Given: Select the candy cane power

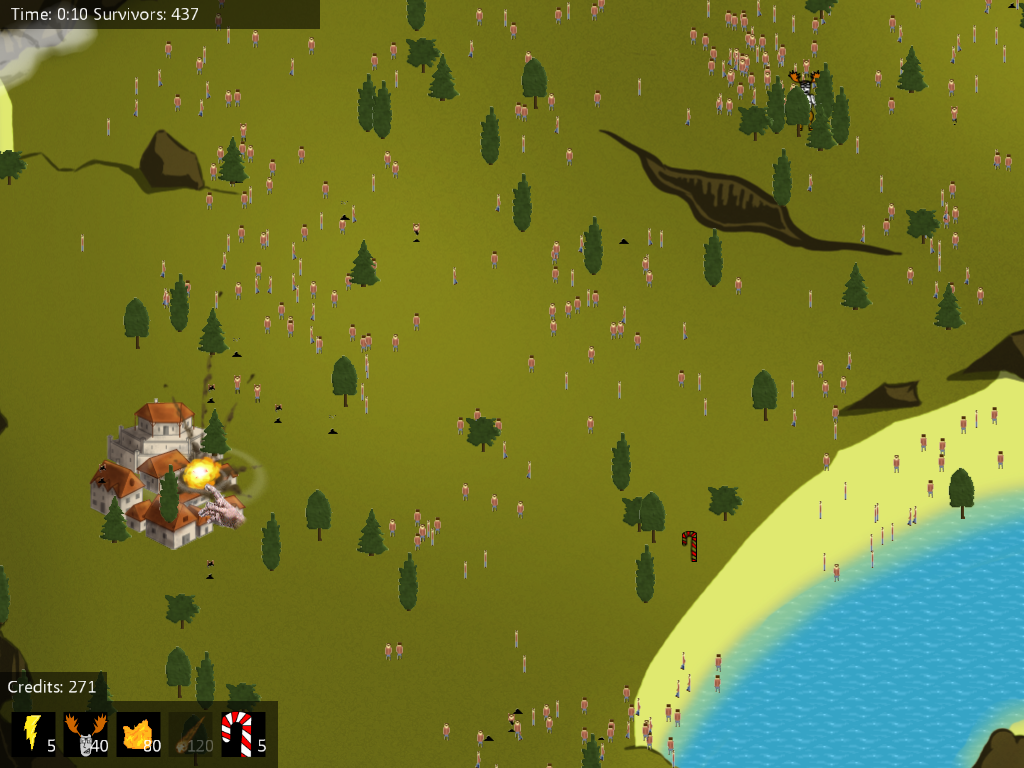Looking at the screenshot, I should pyautogui.click(x=243, y=733).
